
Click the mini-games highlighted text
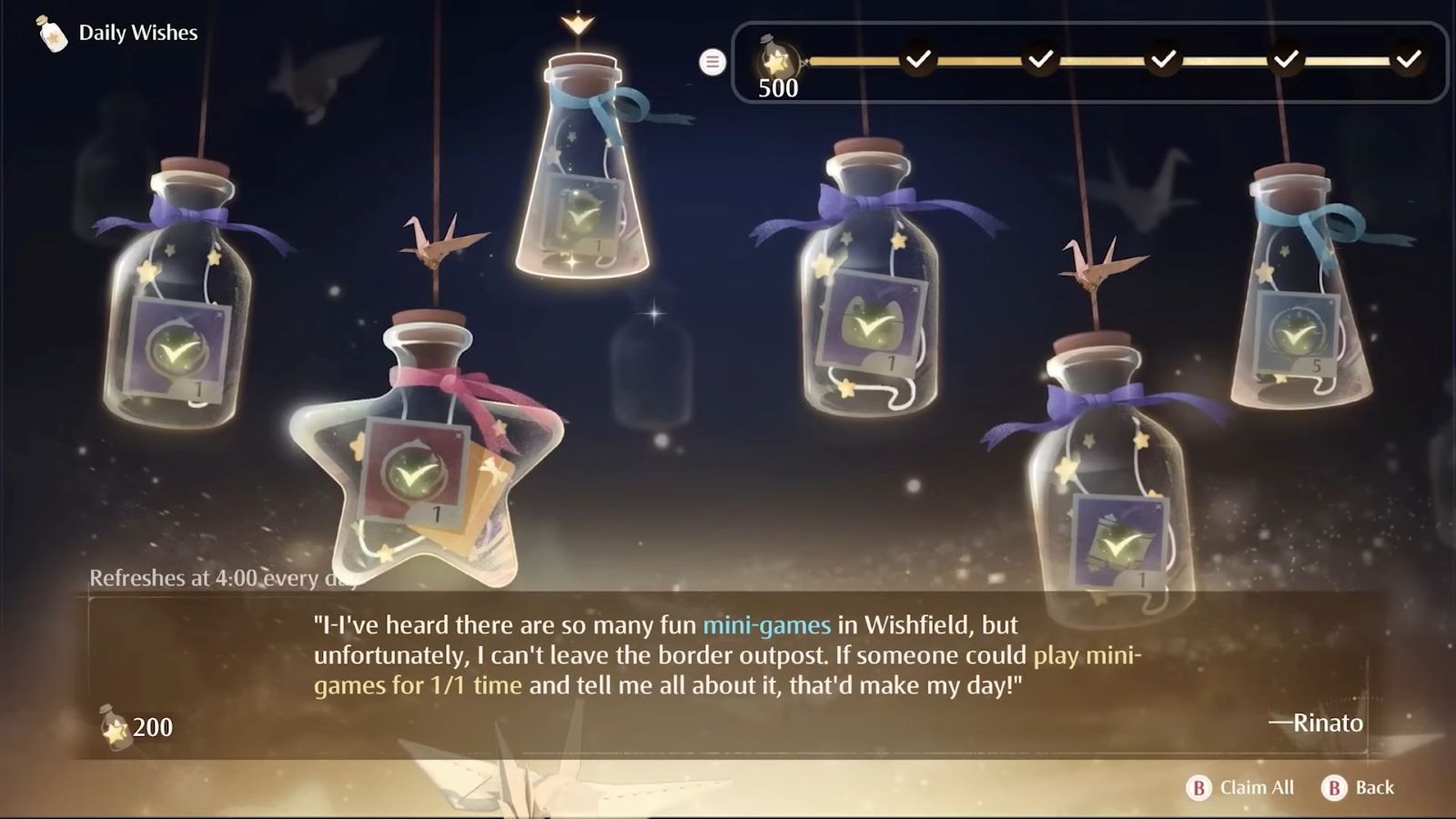766,625
